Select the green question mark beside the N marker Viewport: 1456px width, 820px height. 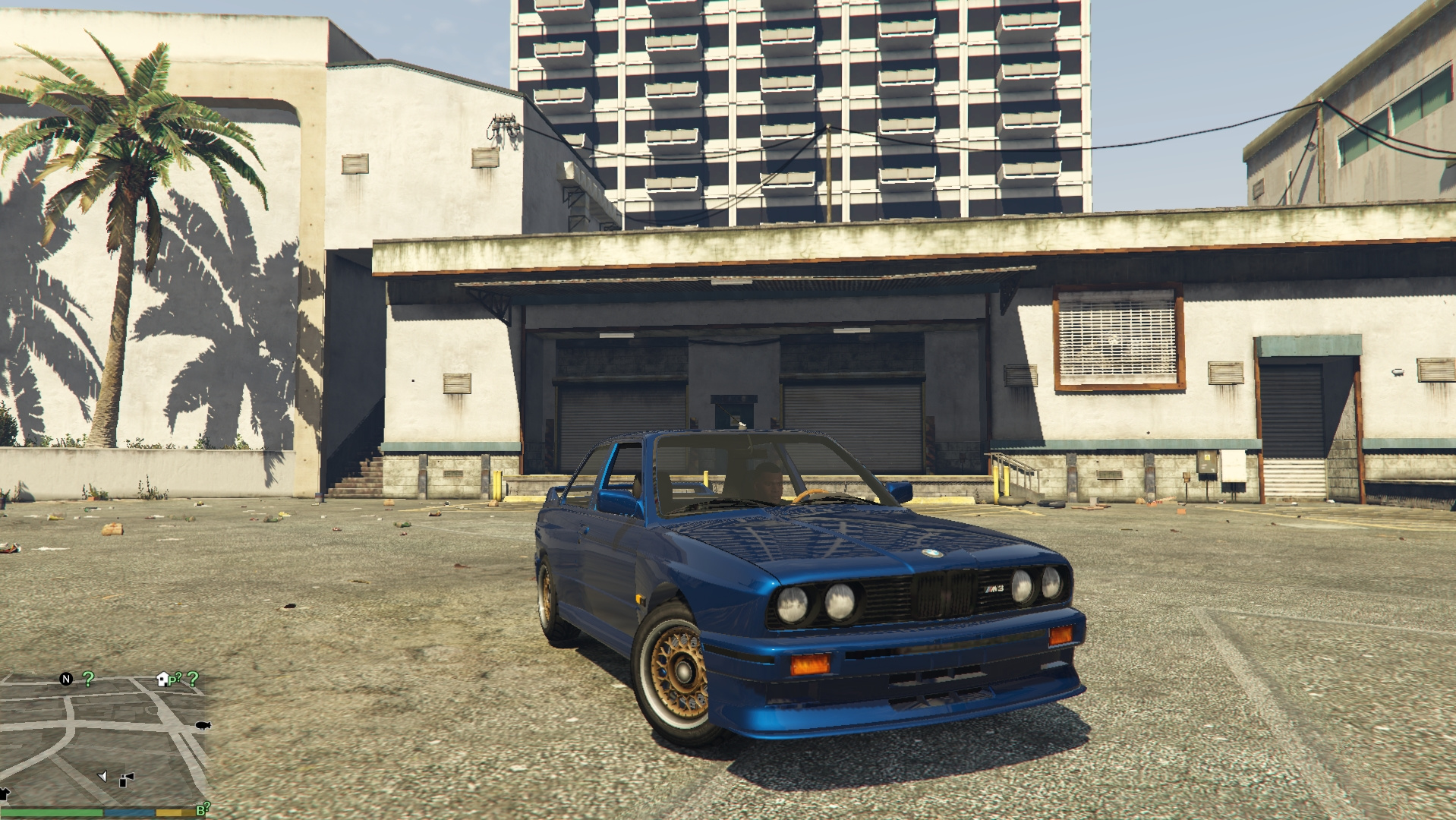[88, 679]
